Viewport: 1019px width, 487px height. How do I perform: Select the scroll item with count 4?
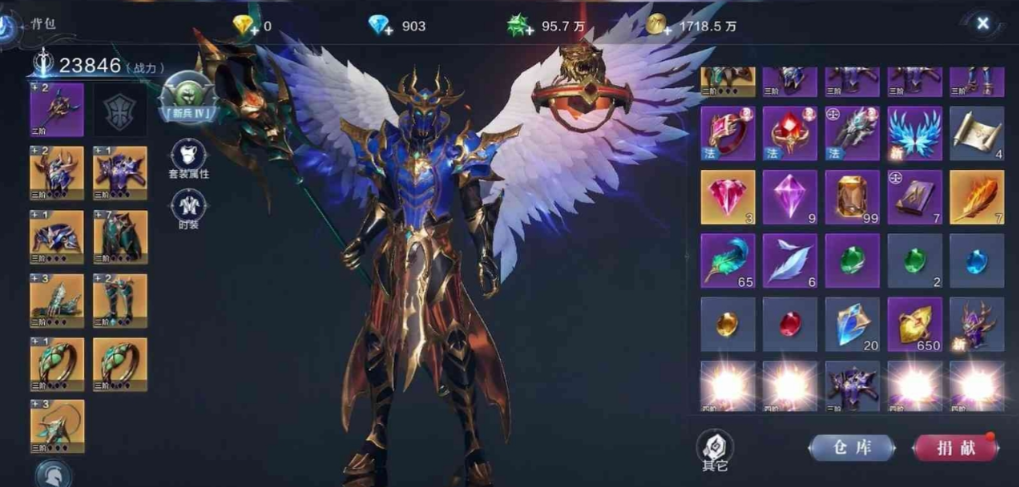[x=976, y=133]
